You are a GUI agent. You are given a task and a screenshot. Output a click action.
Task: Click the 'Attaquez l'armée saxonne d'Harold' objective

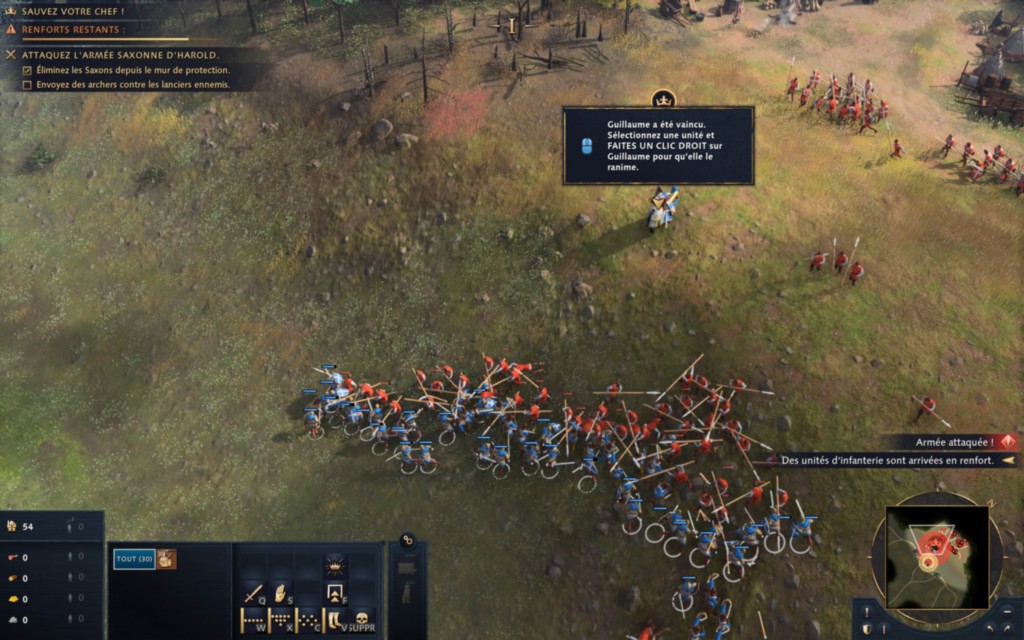point(120,54)
